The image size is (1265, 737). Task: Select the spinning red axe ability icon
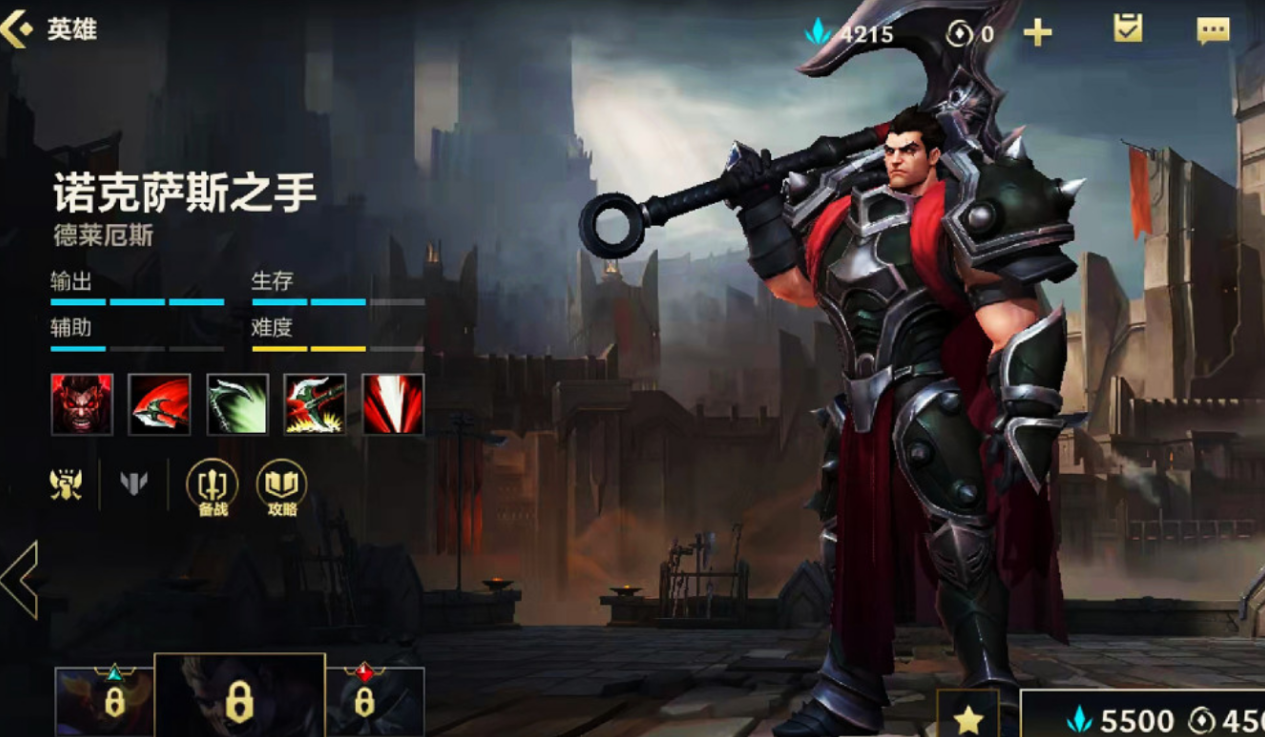click(159, 404)
